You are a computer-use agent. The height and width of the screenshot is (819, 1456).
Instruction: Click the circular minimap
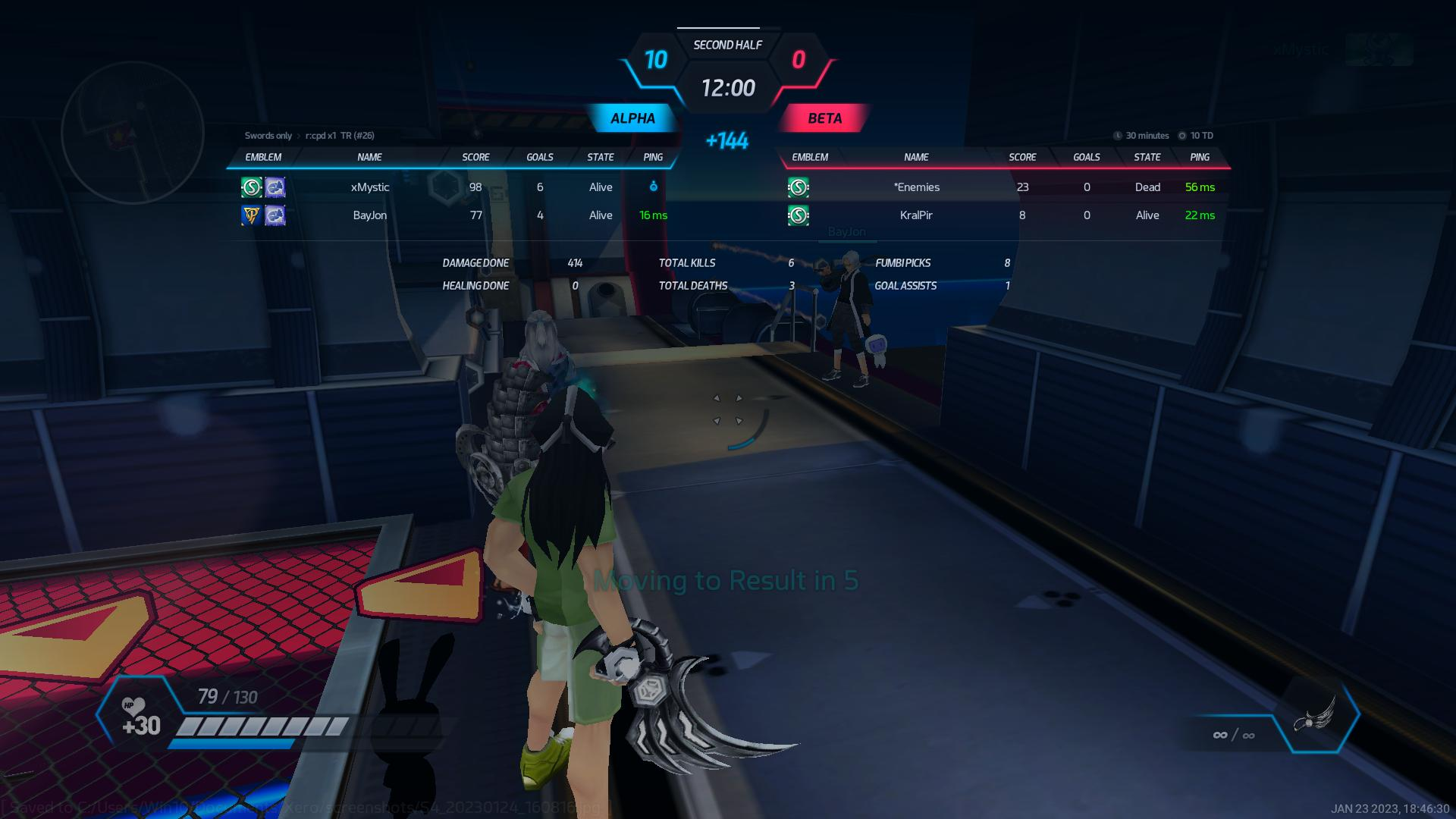(133, 133)
